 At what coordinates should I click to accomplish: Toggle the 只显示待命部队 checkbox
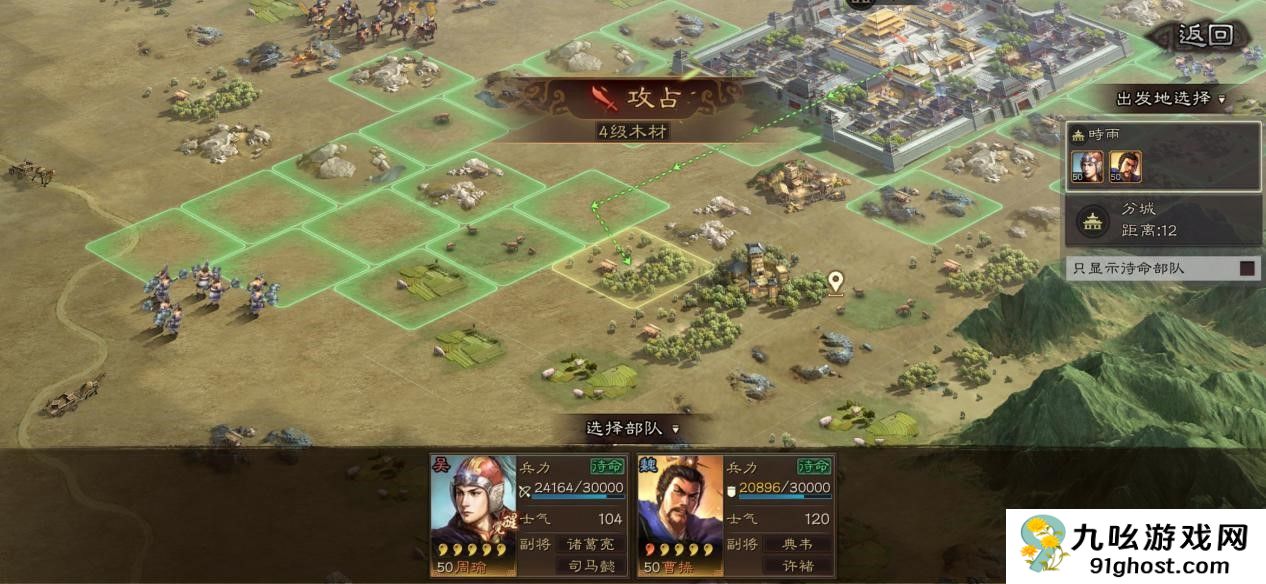tap(1247, 268)
